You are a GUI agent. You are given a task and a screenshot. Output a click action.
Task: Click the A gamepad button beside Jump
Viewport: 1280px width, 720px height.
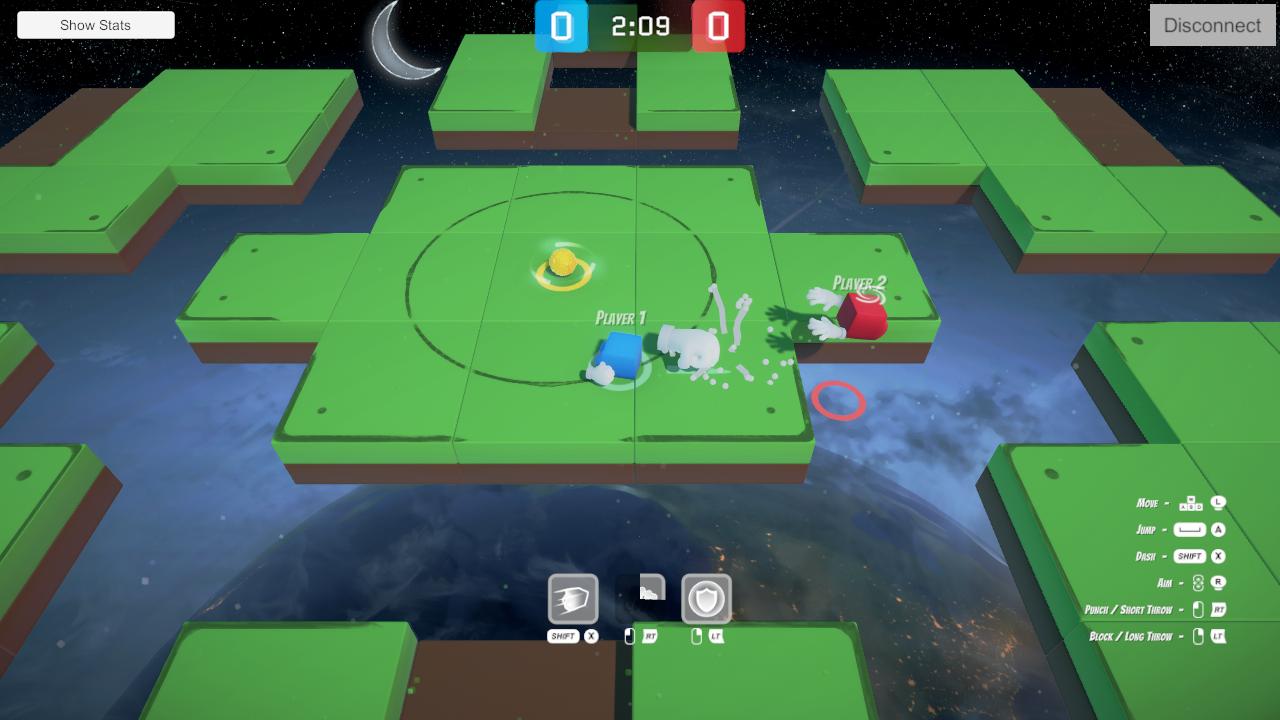(1219, 529)
